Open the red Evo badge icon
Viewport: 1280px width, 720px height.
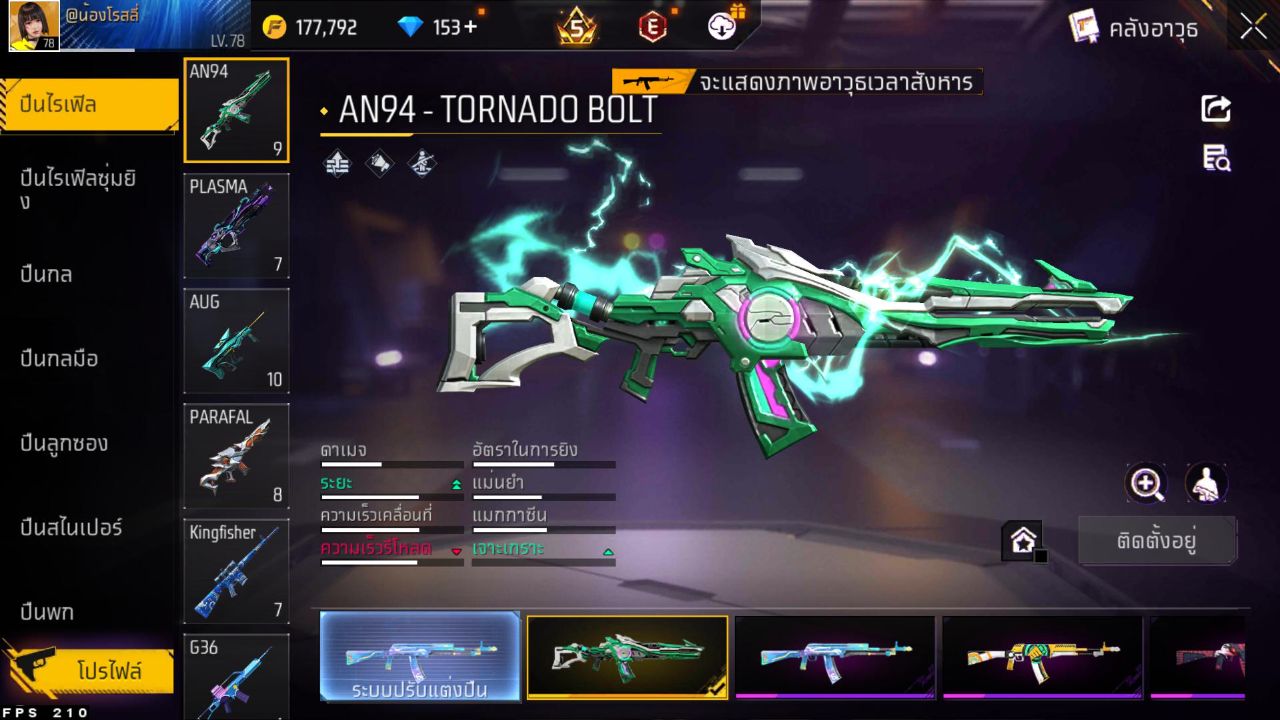(x=651, y=27)
